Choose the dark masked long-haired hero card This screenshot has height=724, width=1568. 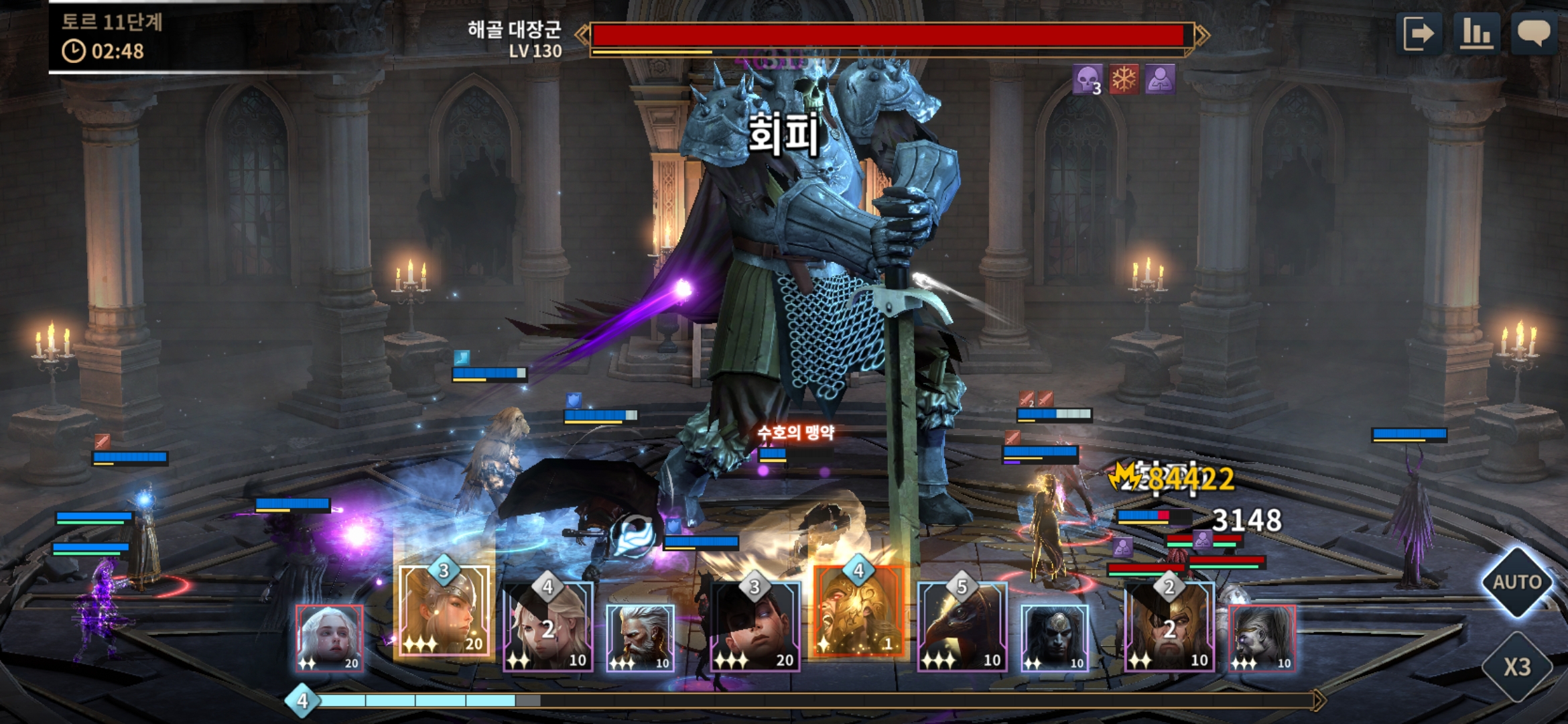tap(1054, 638)
